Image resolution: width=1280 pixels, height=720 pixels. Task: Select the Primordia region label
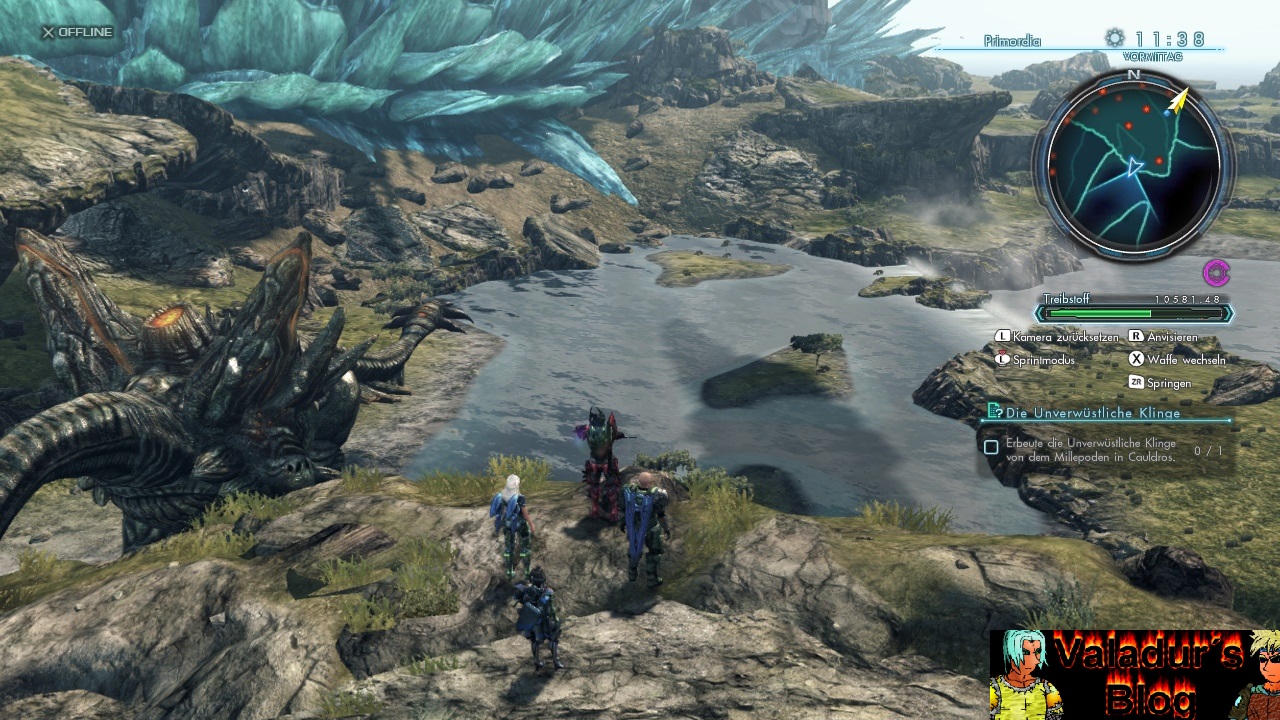click(1012, 40)
